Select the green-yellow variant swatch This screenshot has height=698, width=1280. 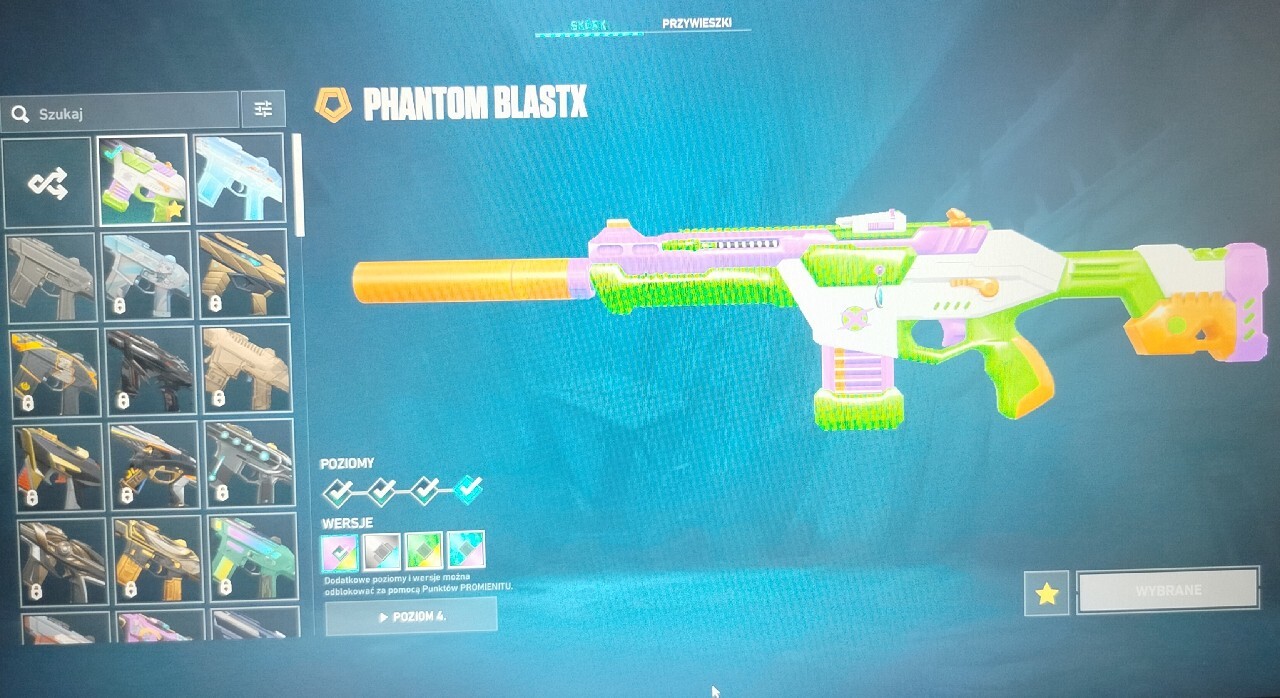[424, 551]
